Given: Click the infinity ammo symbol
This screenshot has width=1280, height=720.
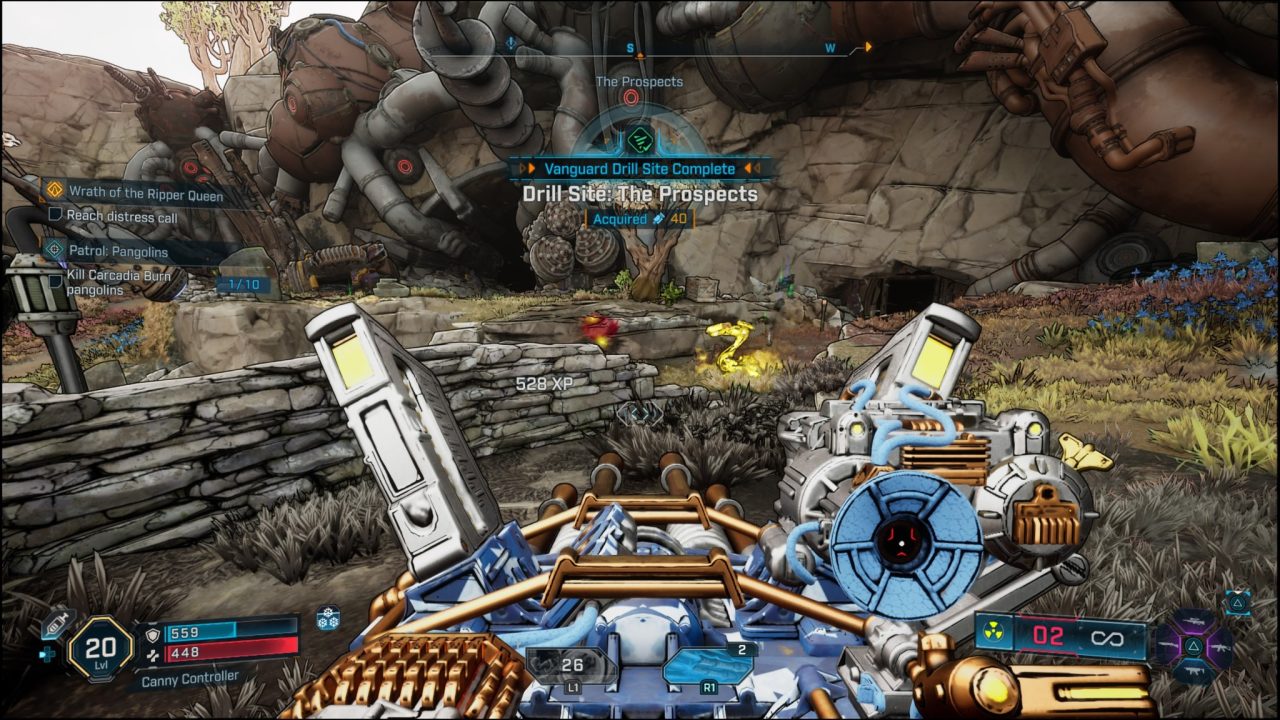Looking at the screenshot, I should pos(1108,638).
